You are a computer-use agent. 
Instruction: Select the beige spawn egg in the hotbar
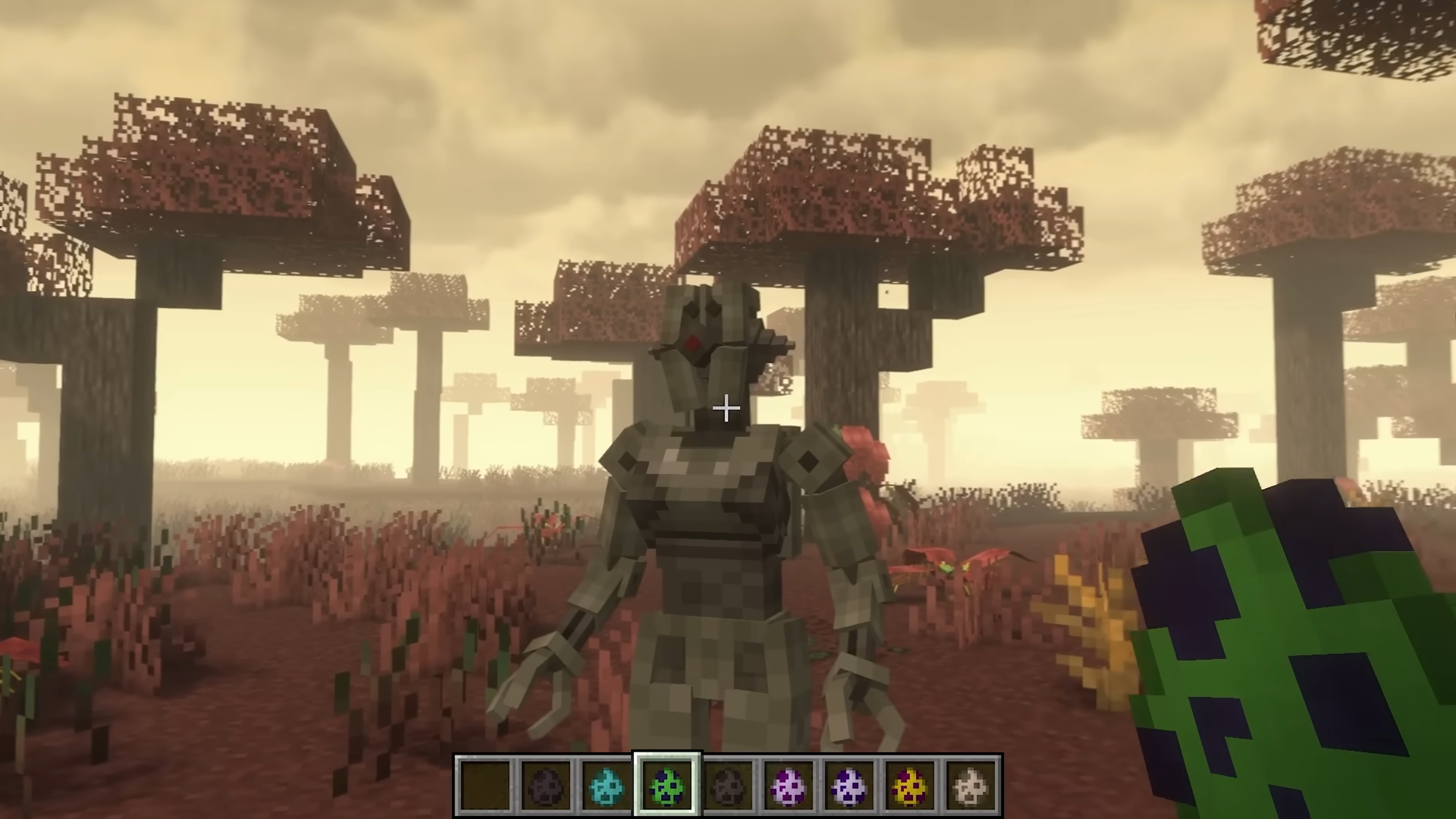point(971,786)
